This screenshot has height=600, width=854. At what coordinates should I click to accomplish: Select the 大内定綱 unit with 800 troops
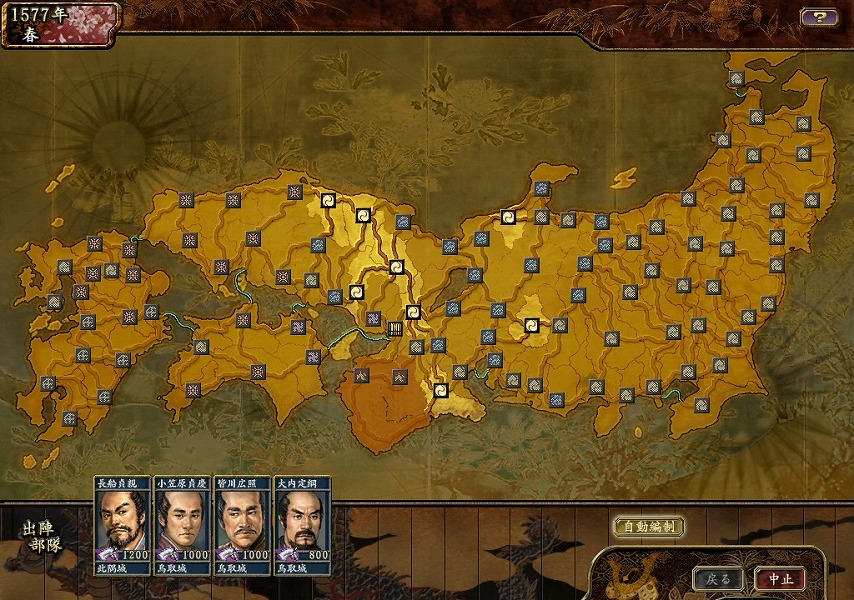pos(301,525)
